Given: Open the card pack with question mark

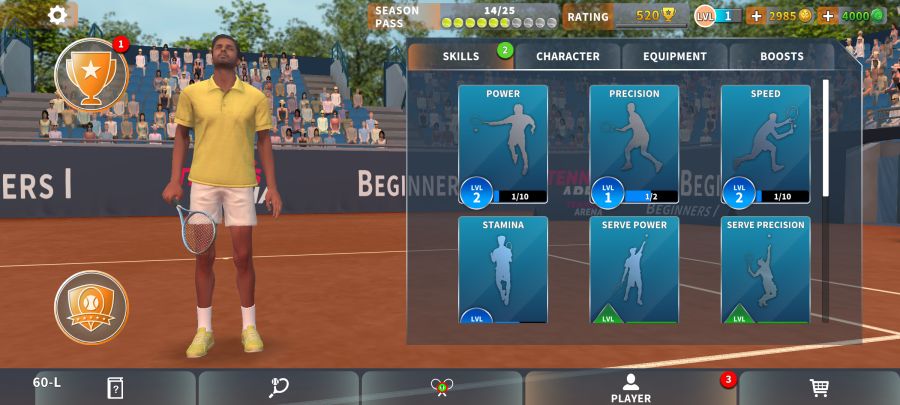Looking at the screenshot, I should coord(115,388).
